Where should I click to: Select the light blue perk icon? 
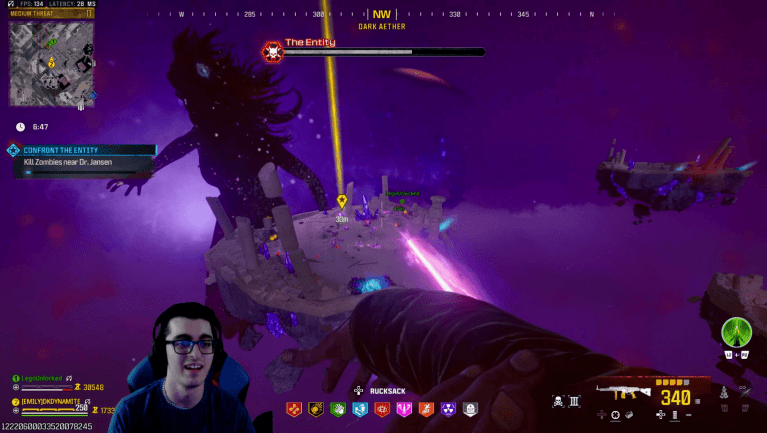click(360, 409)
